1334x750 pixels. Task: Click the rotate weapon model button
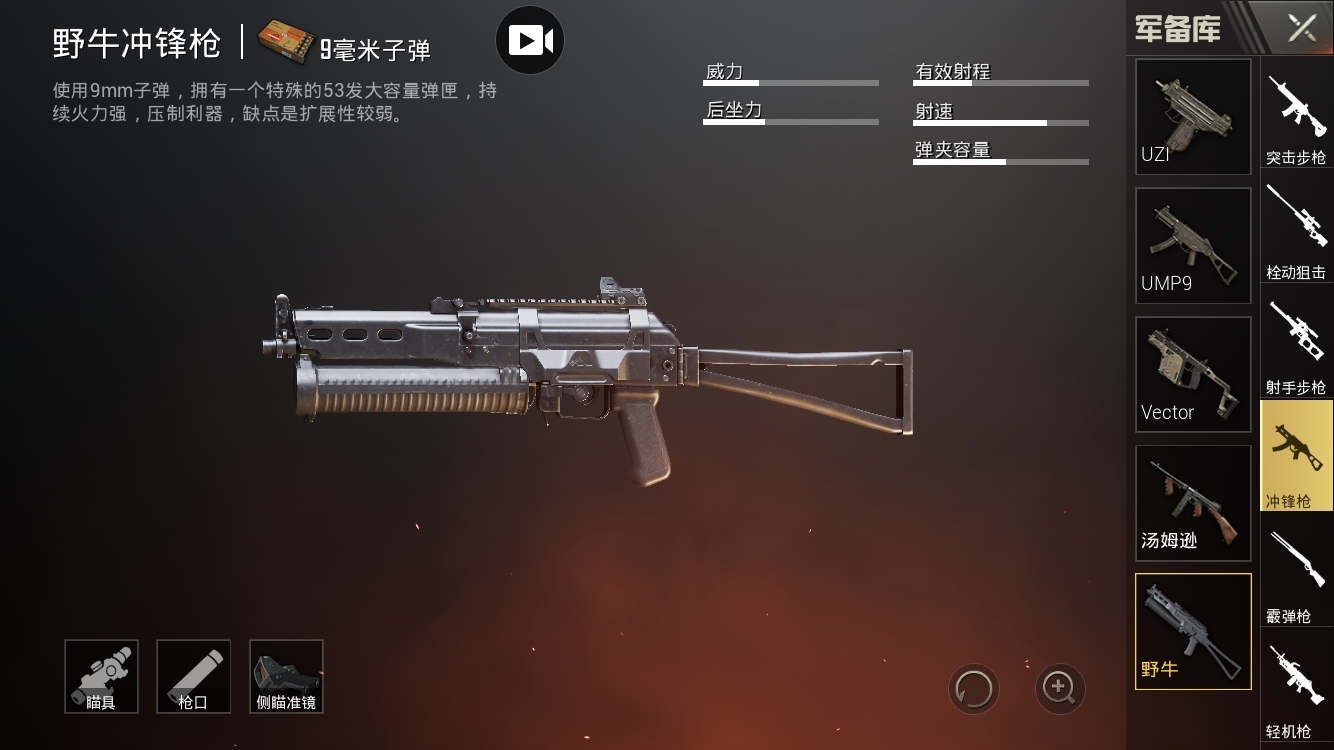click(973, 688)
